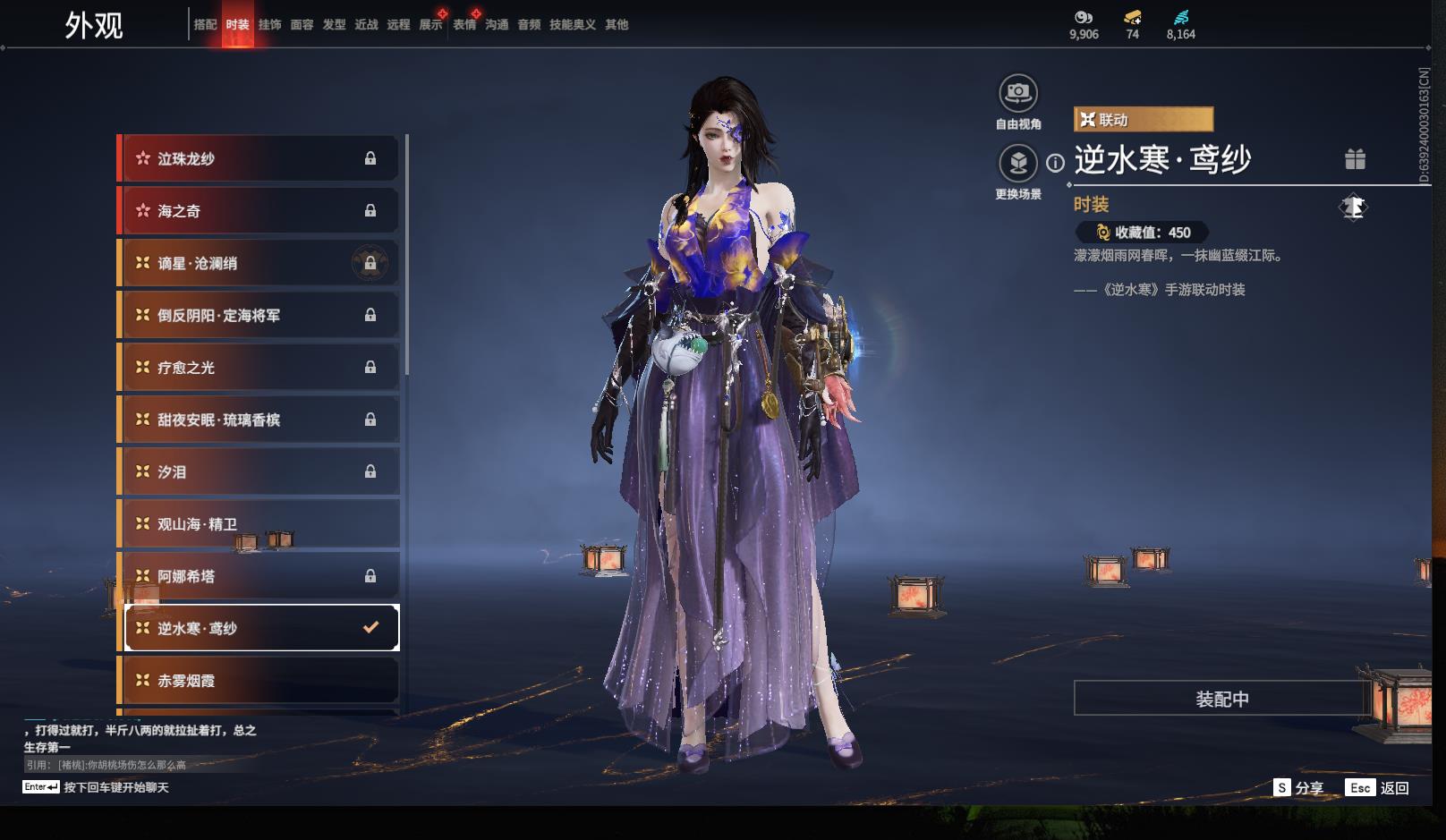Screen dimensions: 1446x840
Task: Select the 疗愈之光 outfit entry
Action: pyautogui.click(x=259, y=368)
